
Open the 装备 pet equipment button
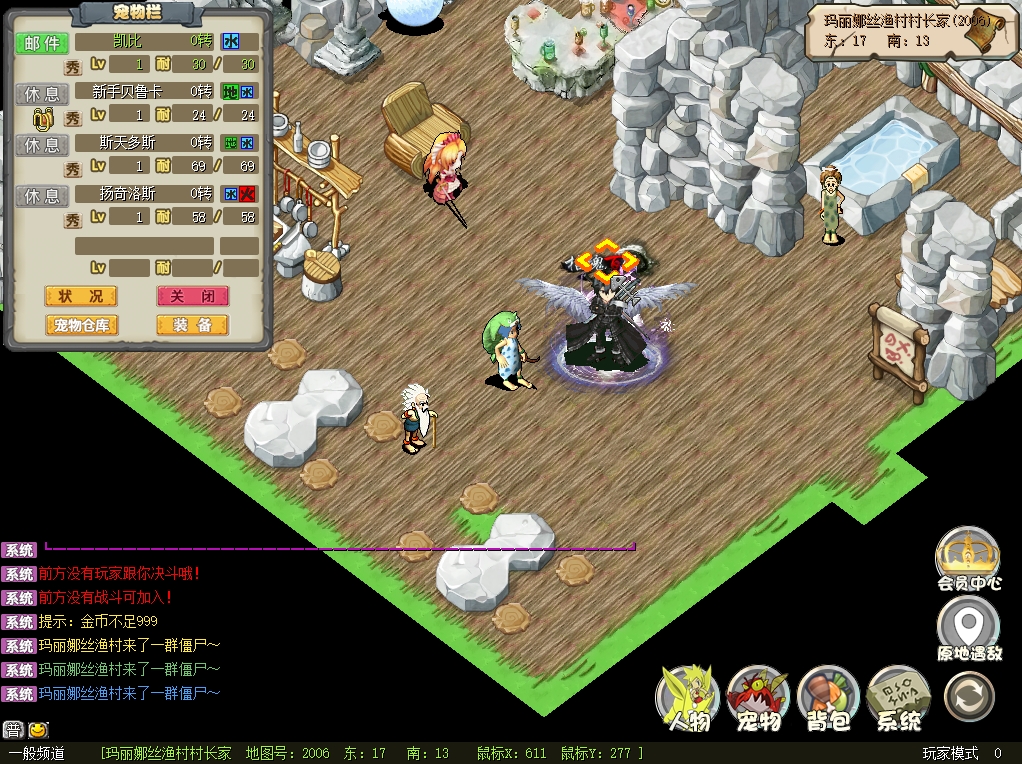[192, 325]
